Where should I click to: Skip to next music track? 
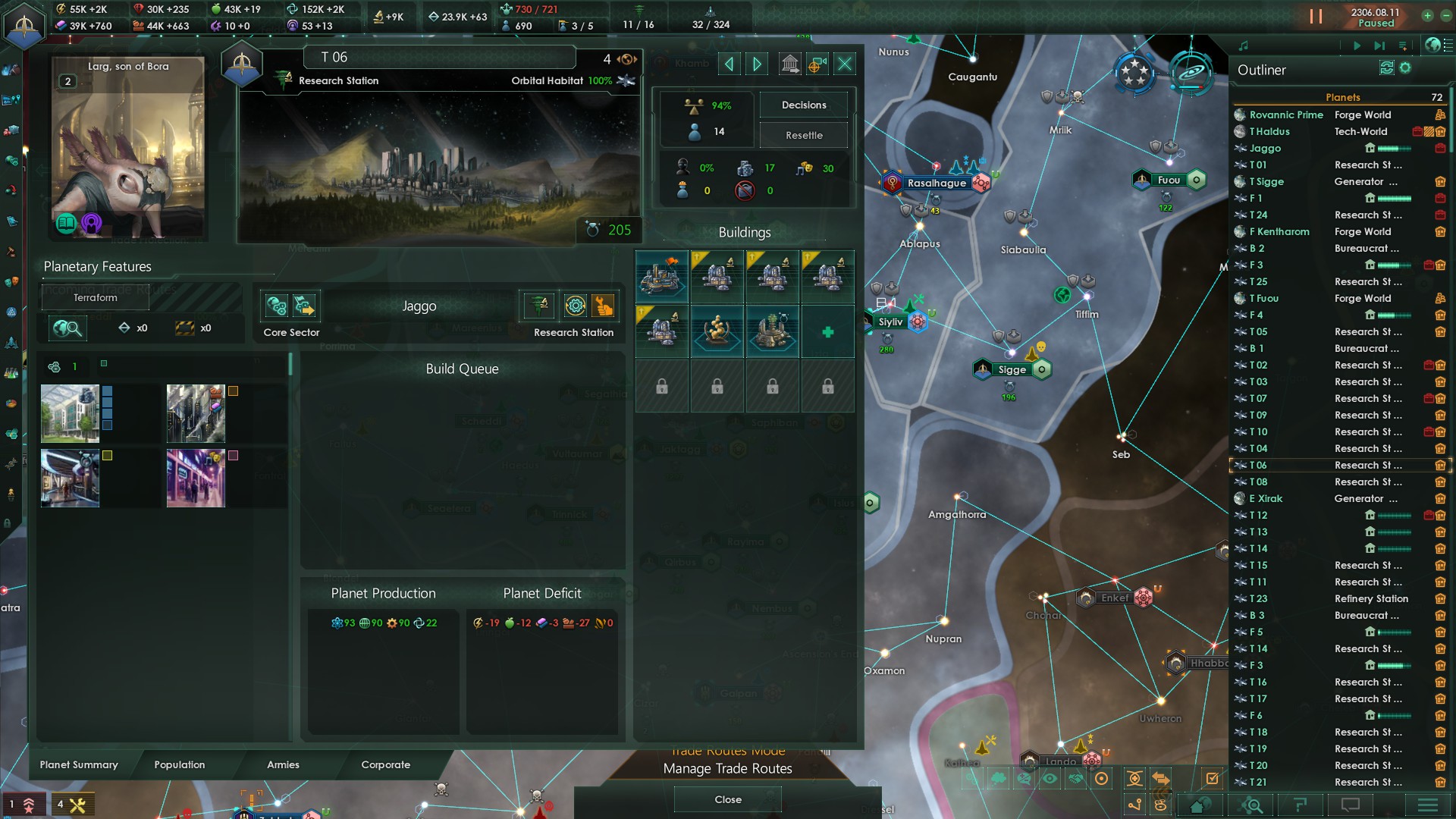click(x=1379, y=45)
